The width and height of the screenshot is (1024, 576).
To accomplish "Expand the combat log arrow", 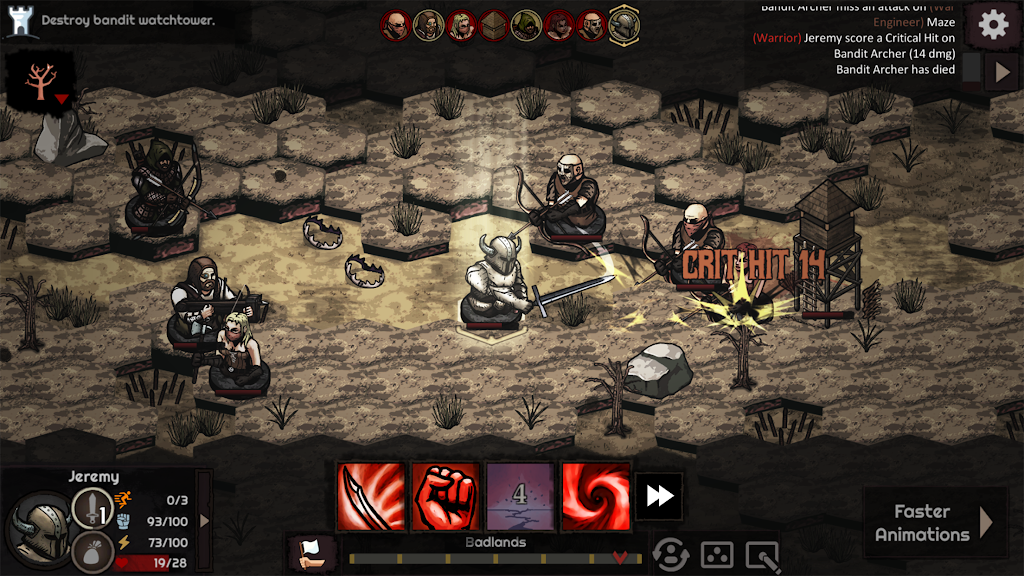I will click(x=1003, y=72).
